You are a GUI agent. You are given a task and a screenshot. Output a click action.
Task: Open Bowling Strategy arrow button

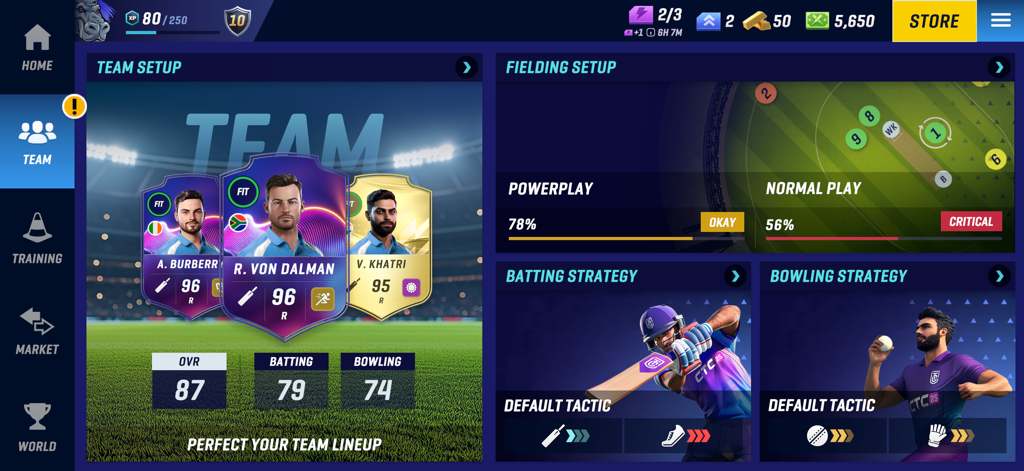click(x=999, y=277)
